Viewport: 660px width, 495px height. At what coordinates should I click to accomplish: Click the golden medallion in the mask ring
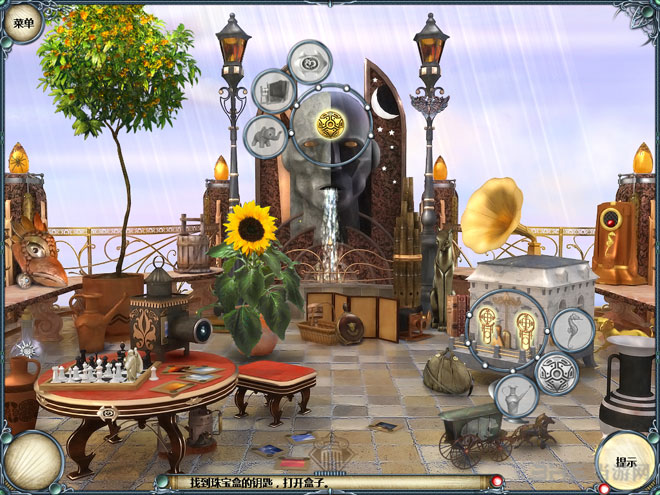(331, 124)
